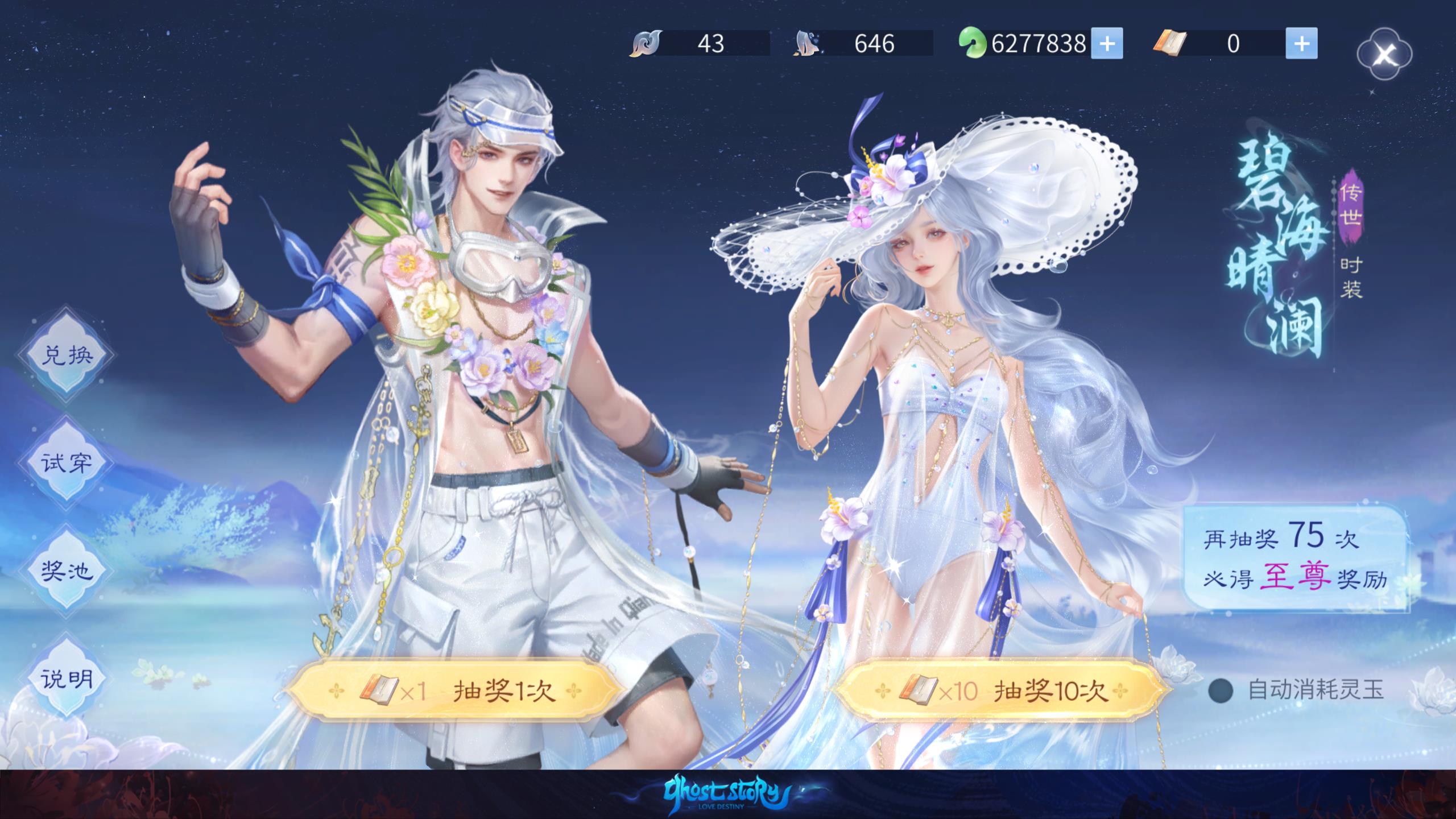The width and height of the screenshot is (1456, 819).
Task: Open the 试穿 try-on preview
Action: [x=66, y=462]
